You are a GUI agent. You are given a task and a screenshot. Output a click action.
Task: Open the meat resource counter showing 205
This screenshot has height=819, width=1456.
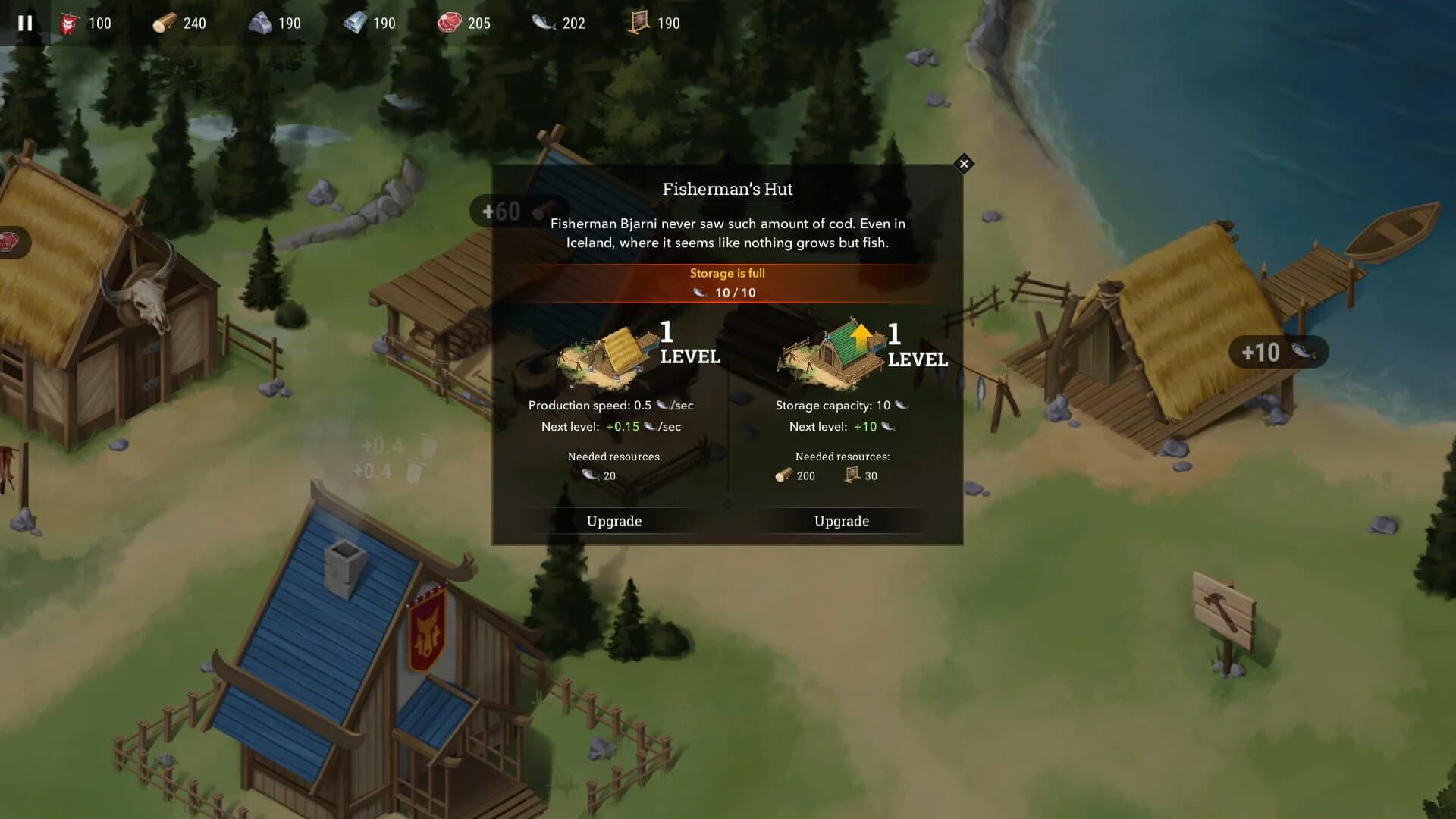point(449,23)
